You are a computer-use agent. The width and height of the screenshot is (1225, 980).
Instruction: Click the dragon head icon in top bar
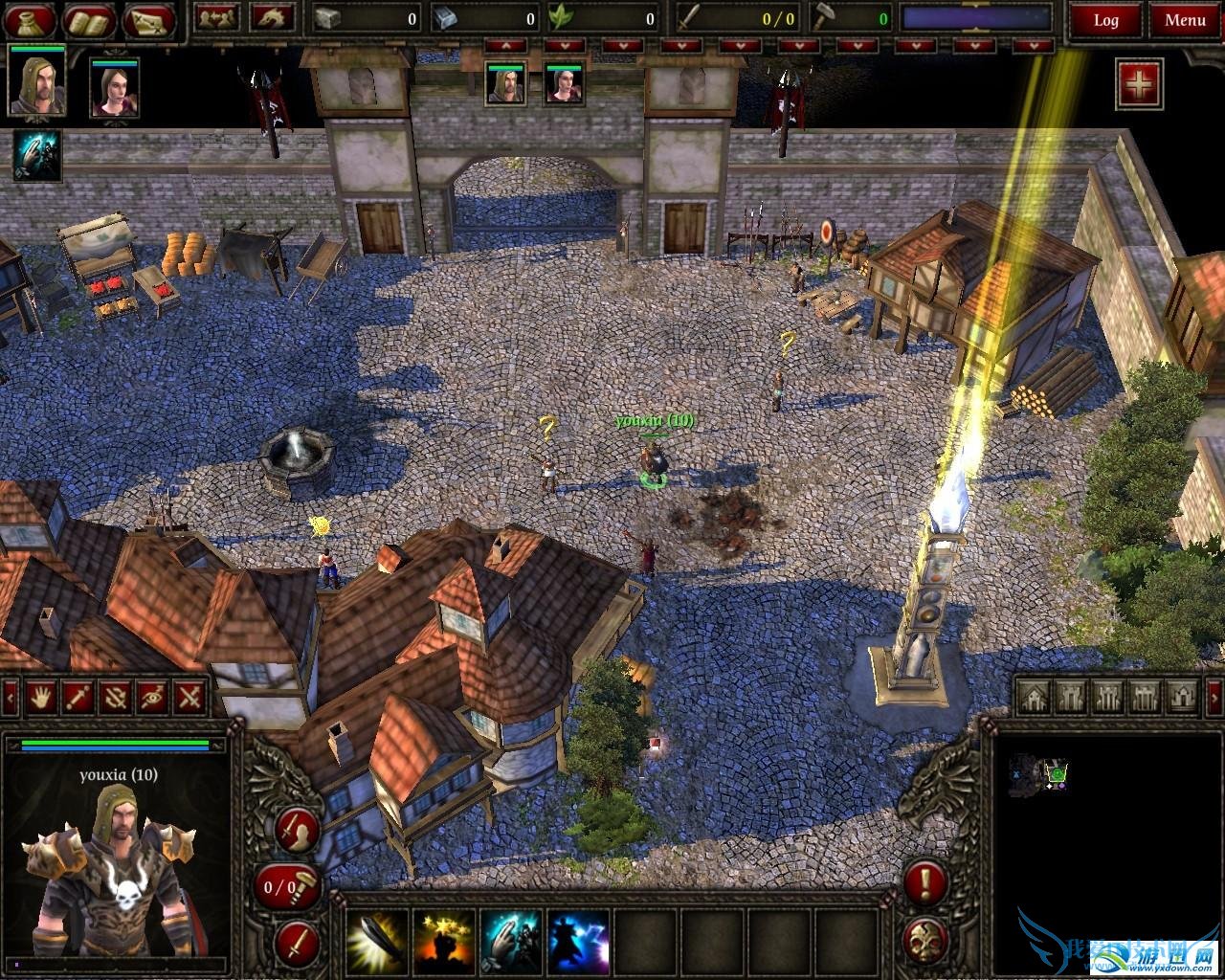pyautogui.click(x=272, y=17)
